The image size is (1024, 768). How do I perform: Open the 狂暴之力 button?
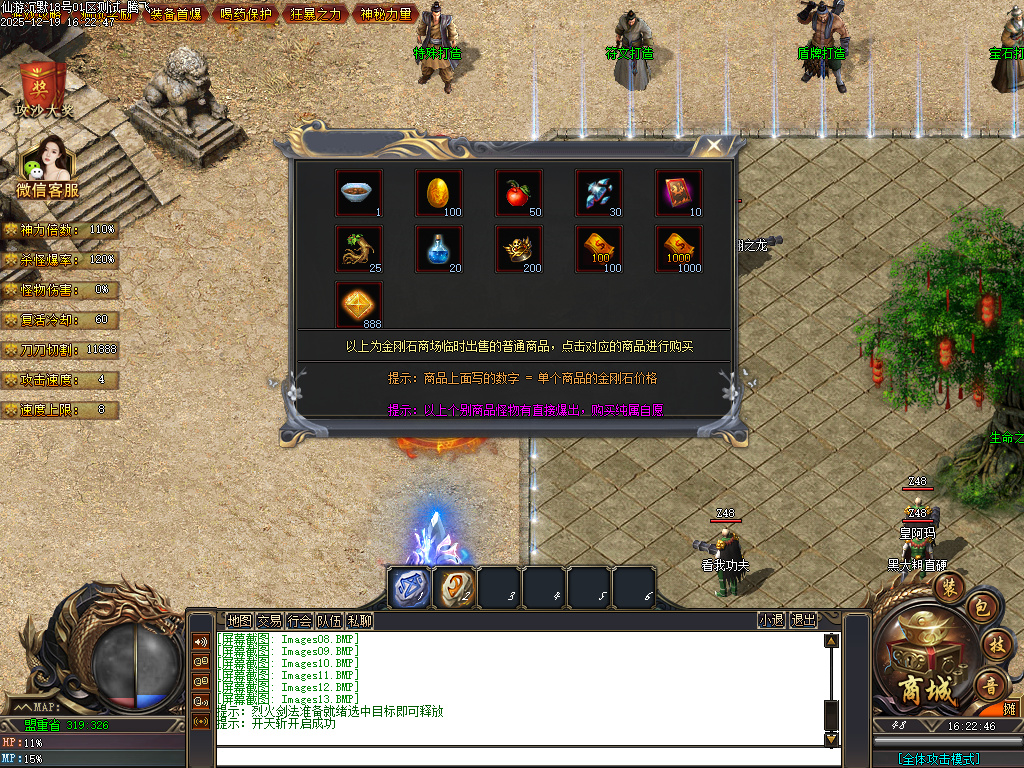[x=315, y=14]
